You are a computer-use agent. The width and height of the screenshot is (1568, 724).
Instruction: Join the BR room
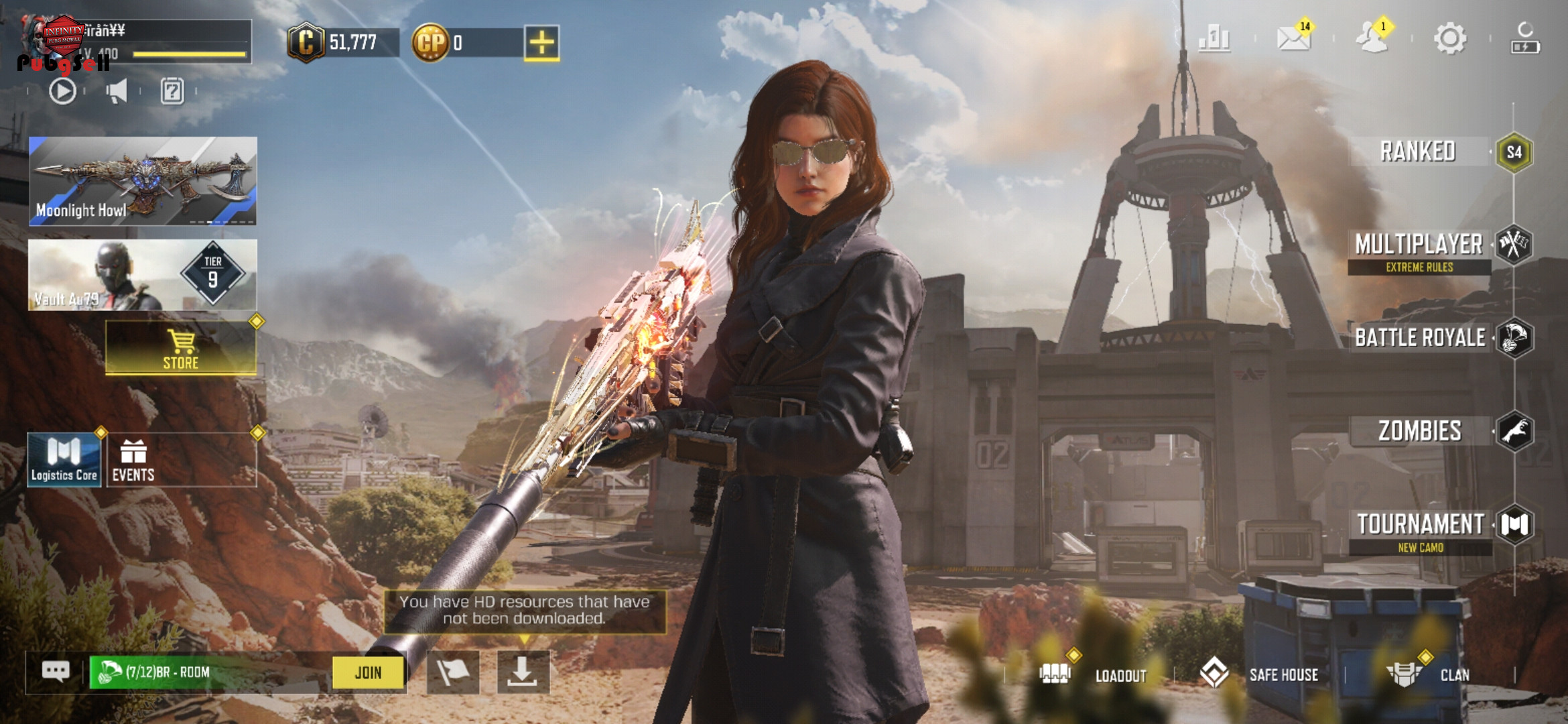coord(369,672)
